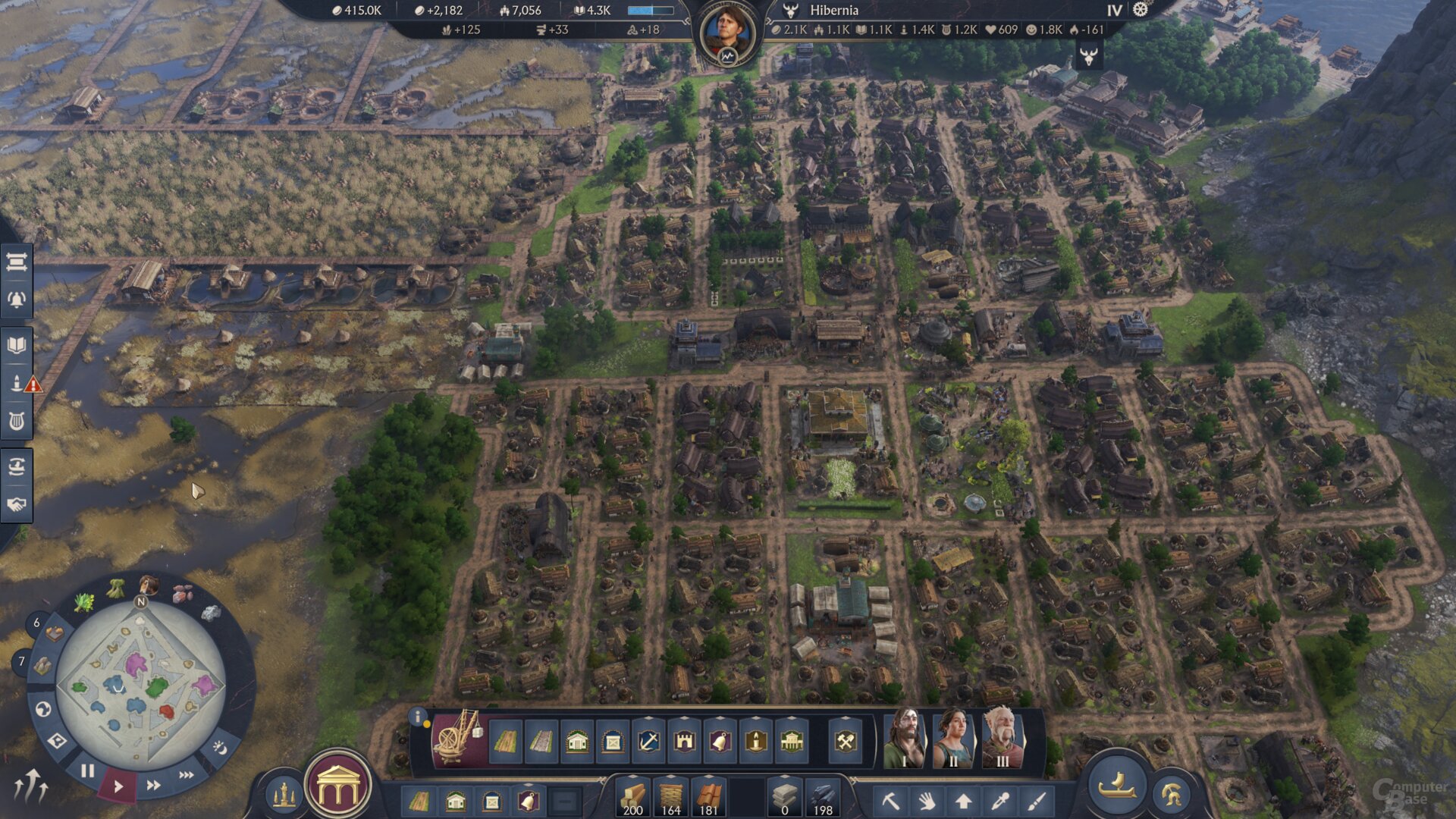This screenshot has width=1456, height=819.
Task: Pause the game speed
Action: point(88,771)
